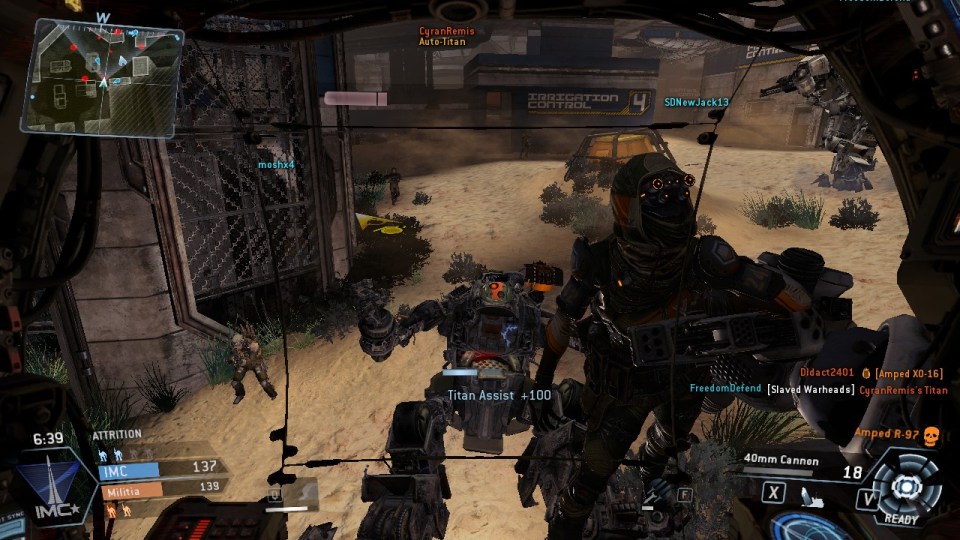Click the SDNewJack13 player name tag
Screen dimensions: 960x540
(696, 102)
